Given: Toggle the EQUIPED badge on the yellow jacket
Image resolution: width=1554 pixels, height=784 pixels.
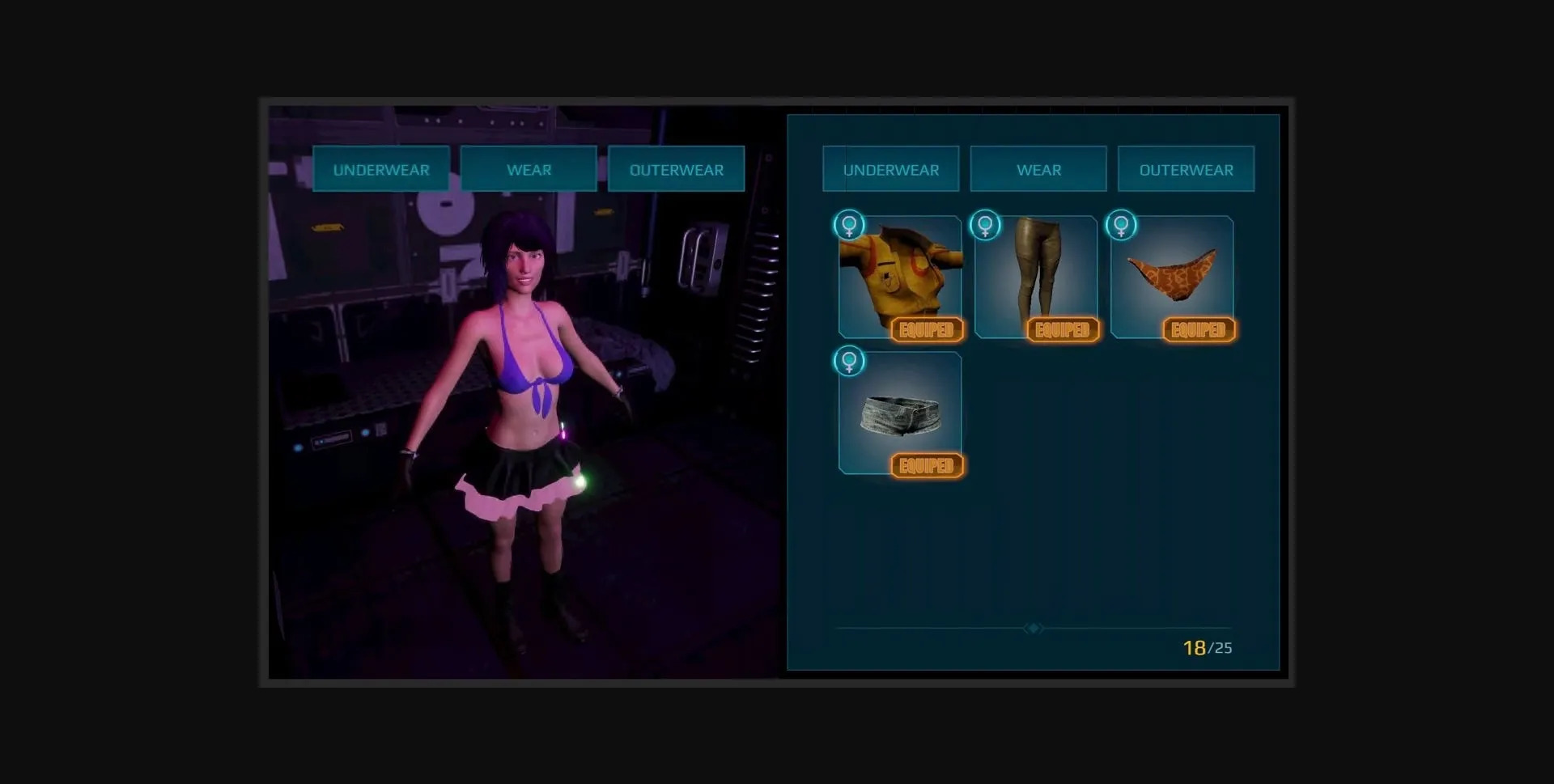Looking at the screenshot, I should (x=928, y=329).
